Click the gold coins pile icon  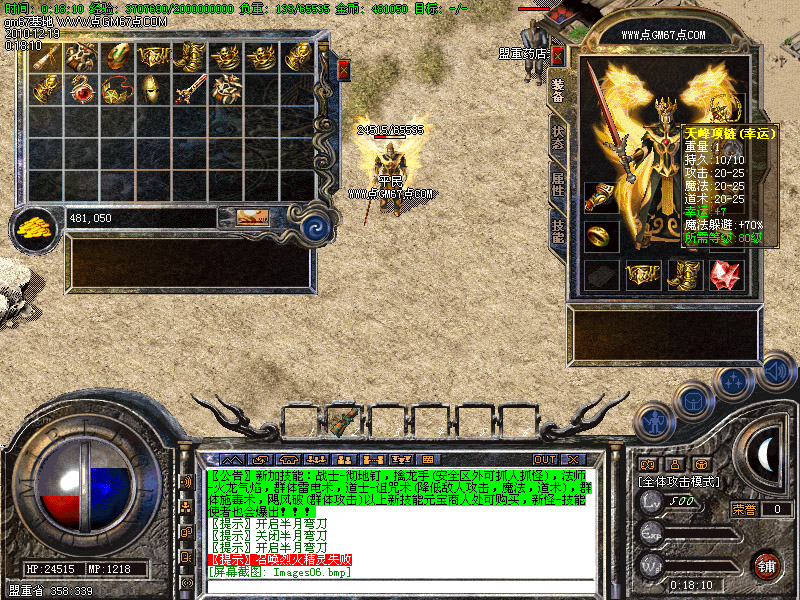click(36, 226)
